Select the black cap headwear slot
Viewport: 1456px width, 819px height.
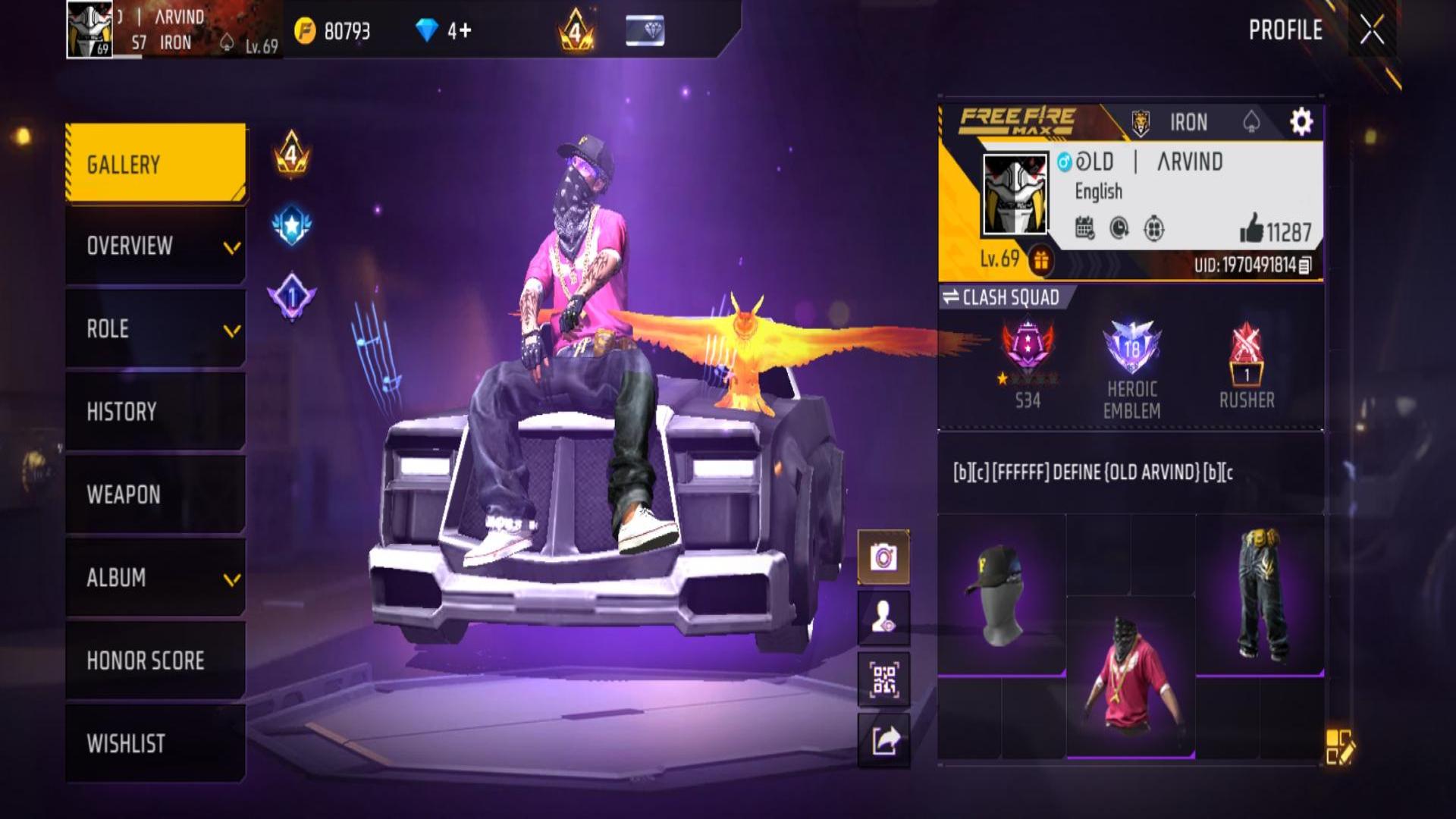pos(1002,595)
